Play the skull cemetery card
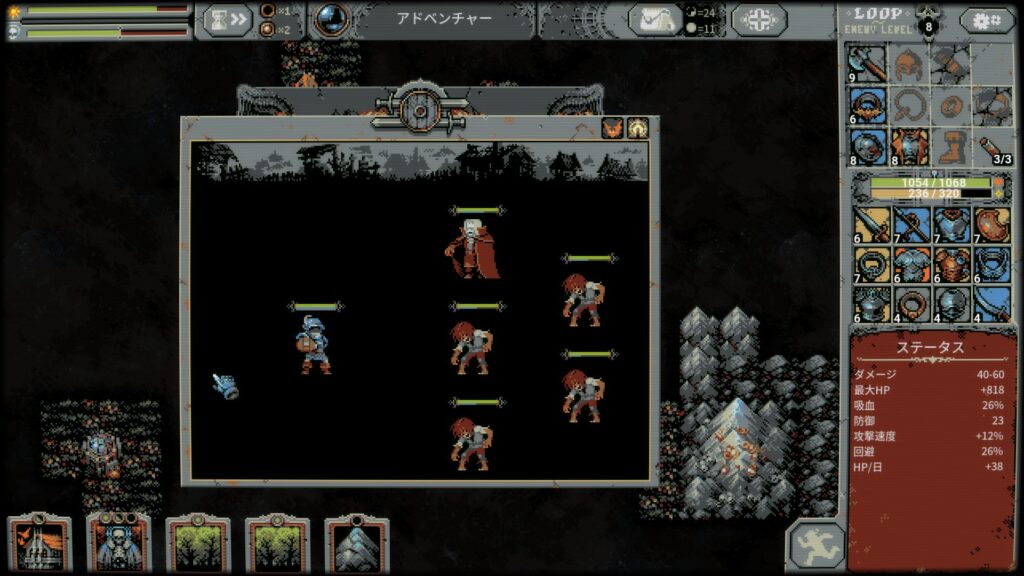The width and height of the screenshot is (1024, 576). click(119, 545)
